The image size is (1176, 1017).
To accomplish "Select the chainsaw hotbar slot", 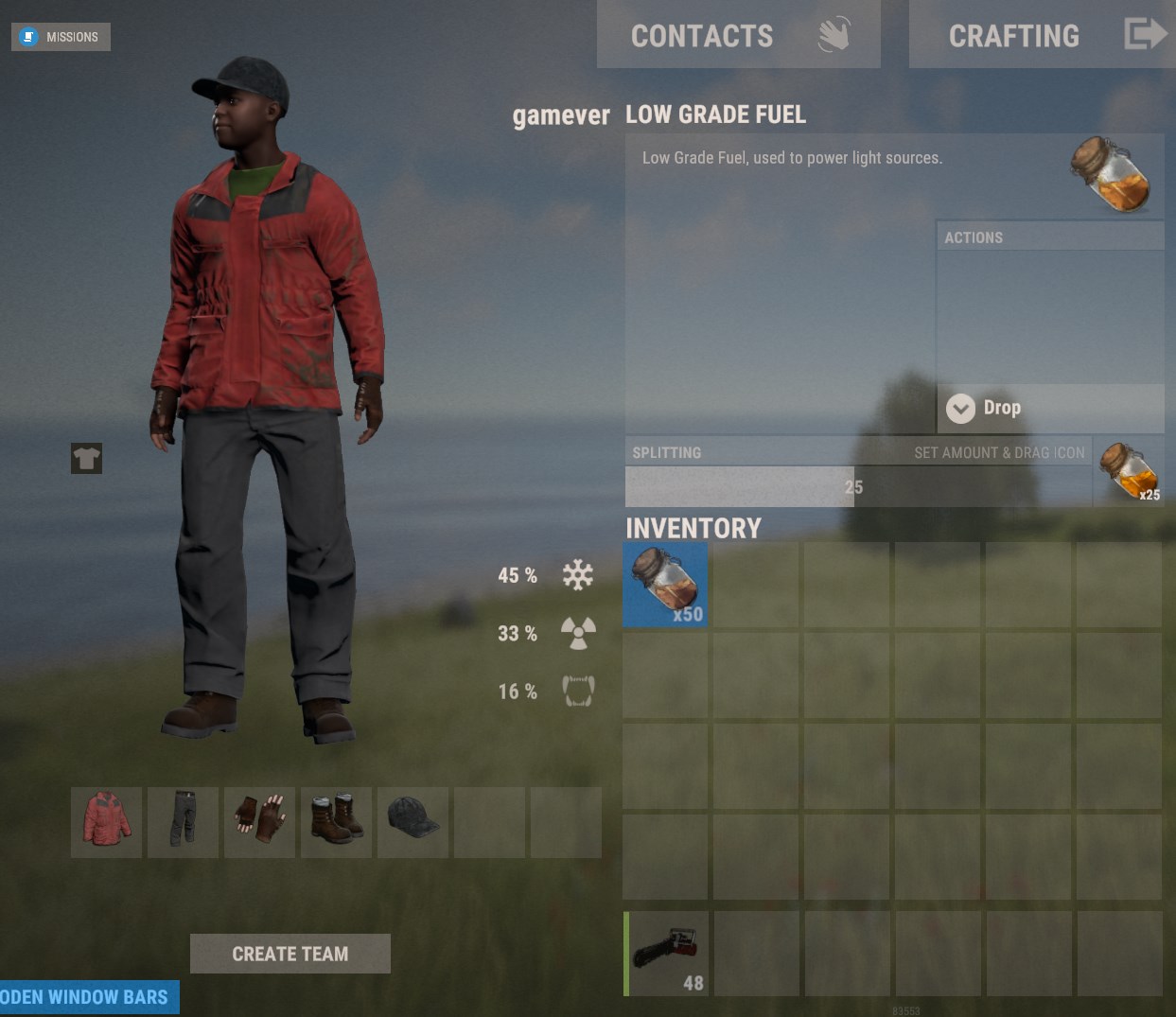I will tap(667, 953).
